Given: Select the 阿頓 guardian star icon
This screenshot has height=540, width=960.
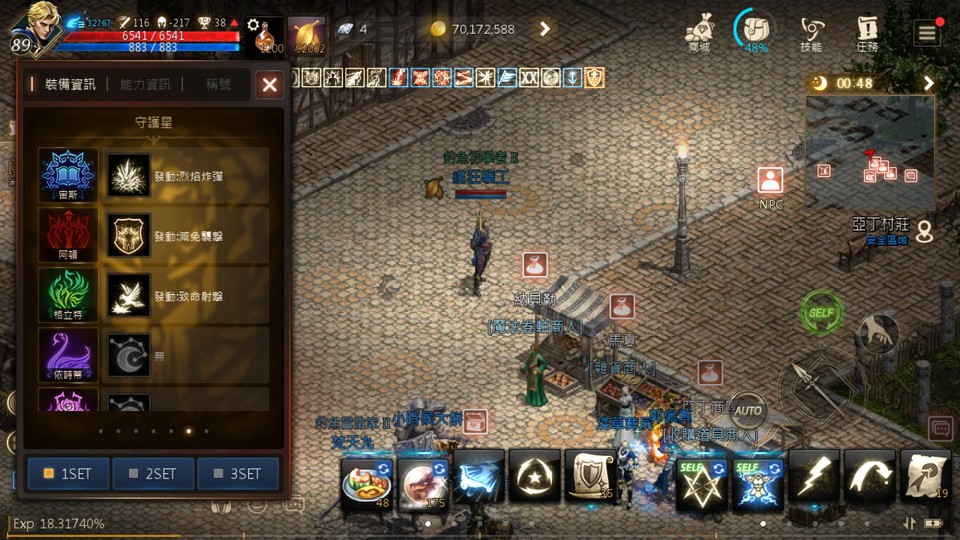Looking at the screenshot, I should point(68,234).
